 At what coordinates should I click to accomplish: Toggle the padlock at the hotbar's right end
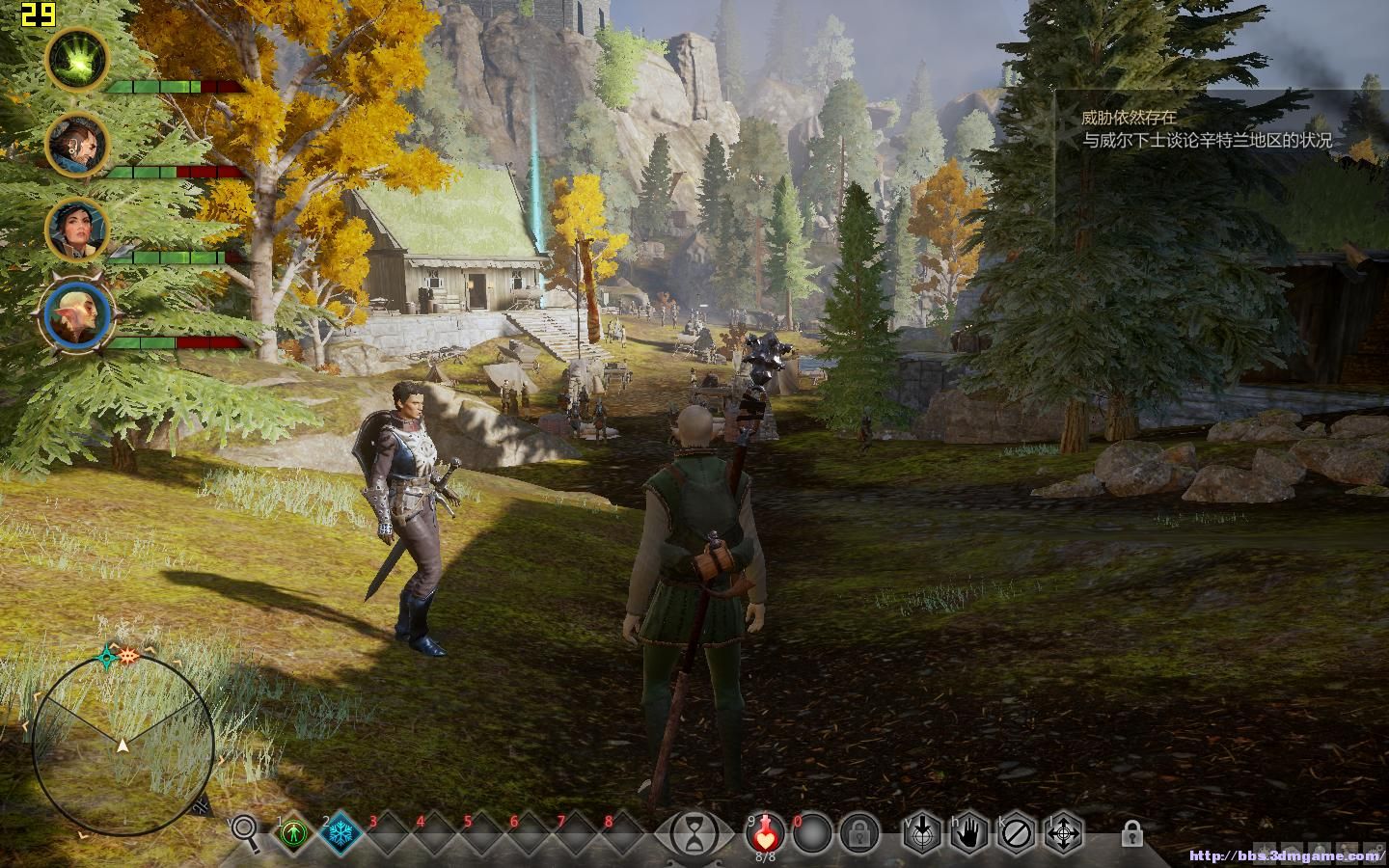tap(1132, 832)
